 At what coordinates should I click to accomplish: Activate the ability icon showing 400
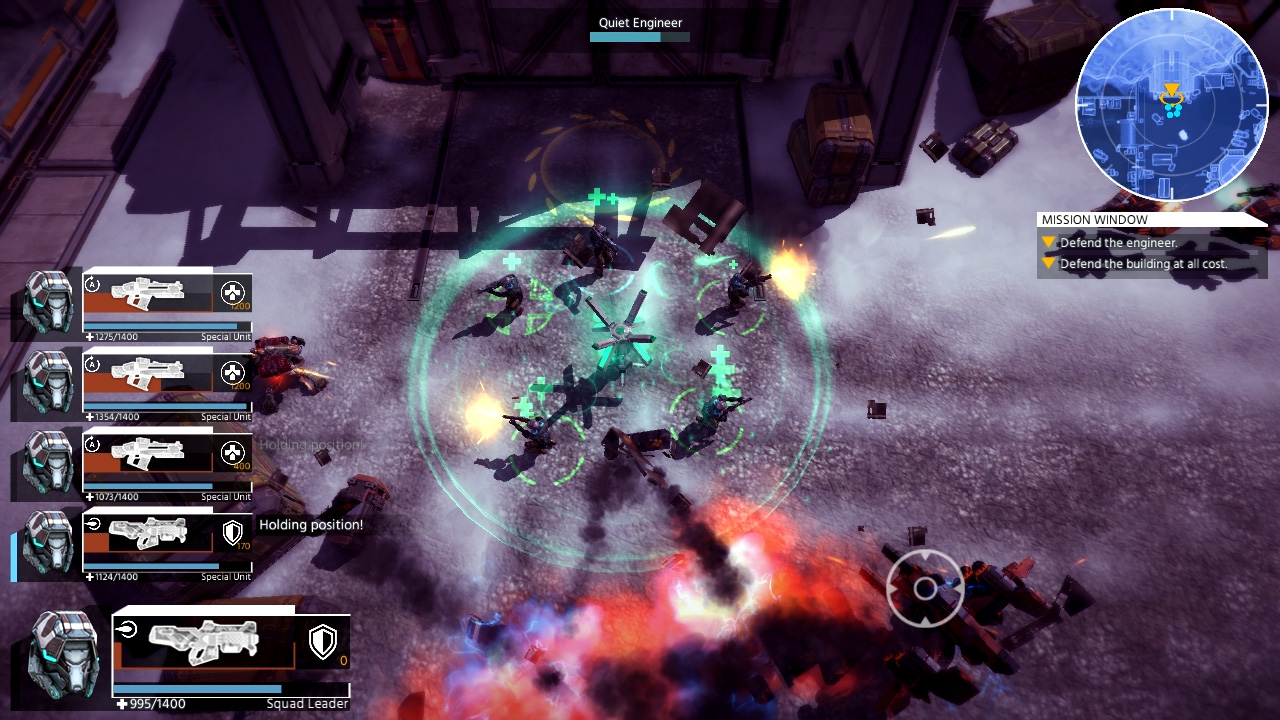coord(232,452)
